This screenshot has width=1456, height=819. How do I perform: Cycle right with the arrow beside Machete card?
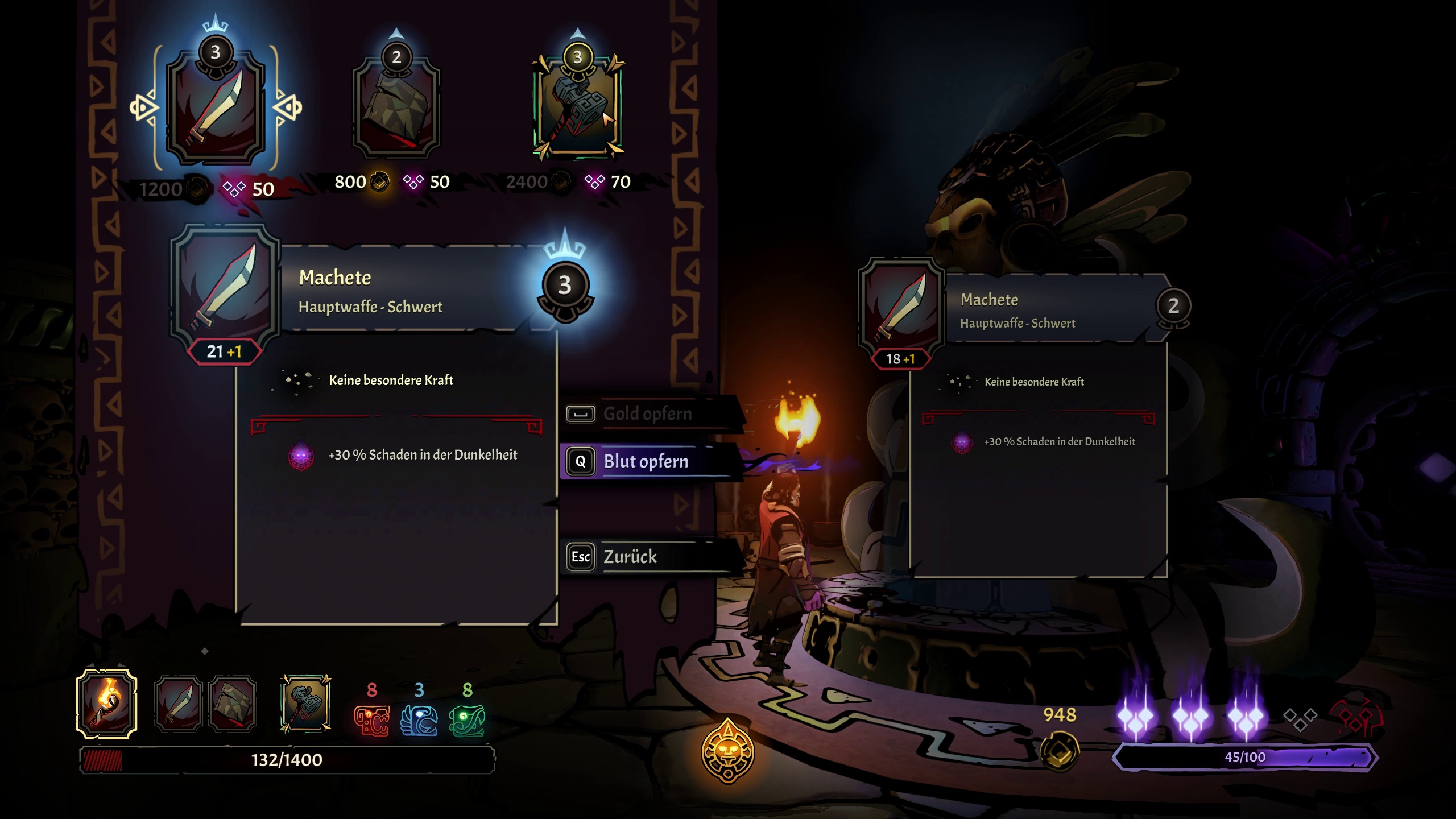pyautogui.click(x=288, y=107)
